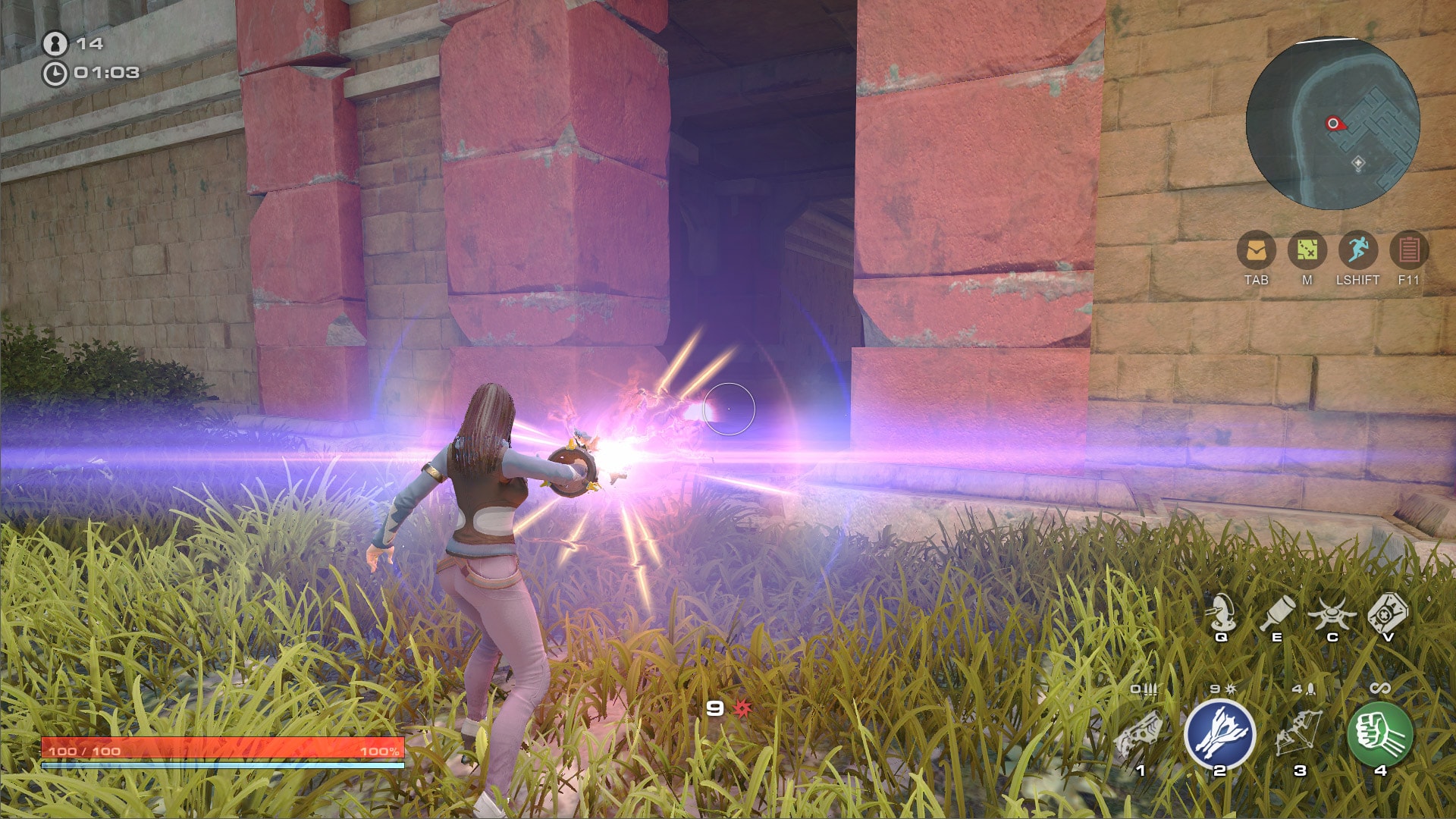This screenshot has height=819, width=1456.
Task: Open the map with the M icon
Action: pos(1307,250)
